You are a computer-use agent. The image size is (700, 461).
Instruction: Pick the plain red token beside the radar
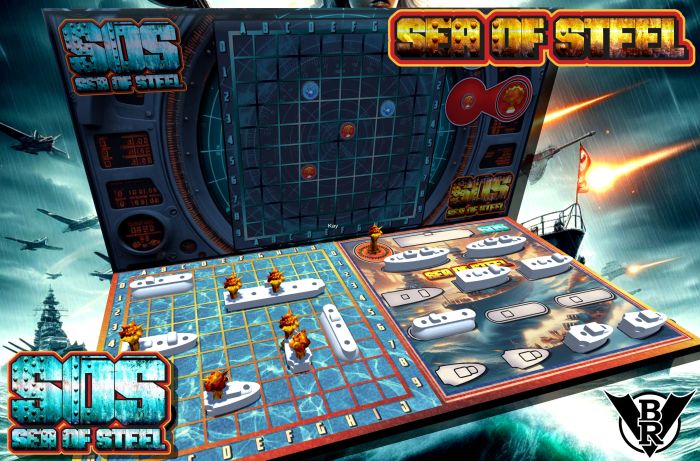coord(468,101)
